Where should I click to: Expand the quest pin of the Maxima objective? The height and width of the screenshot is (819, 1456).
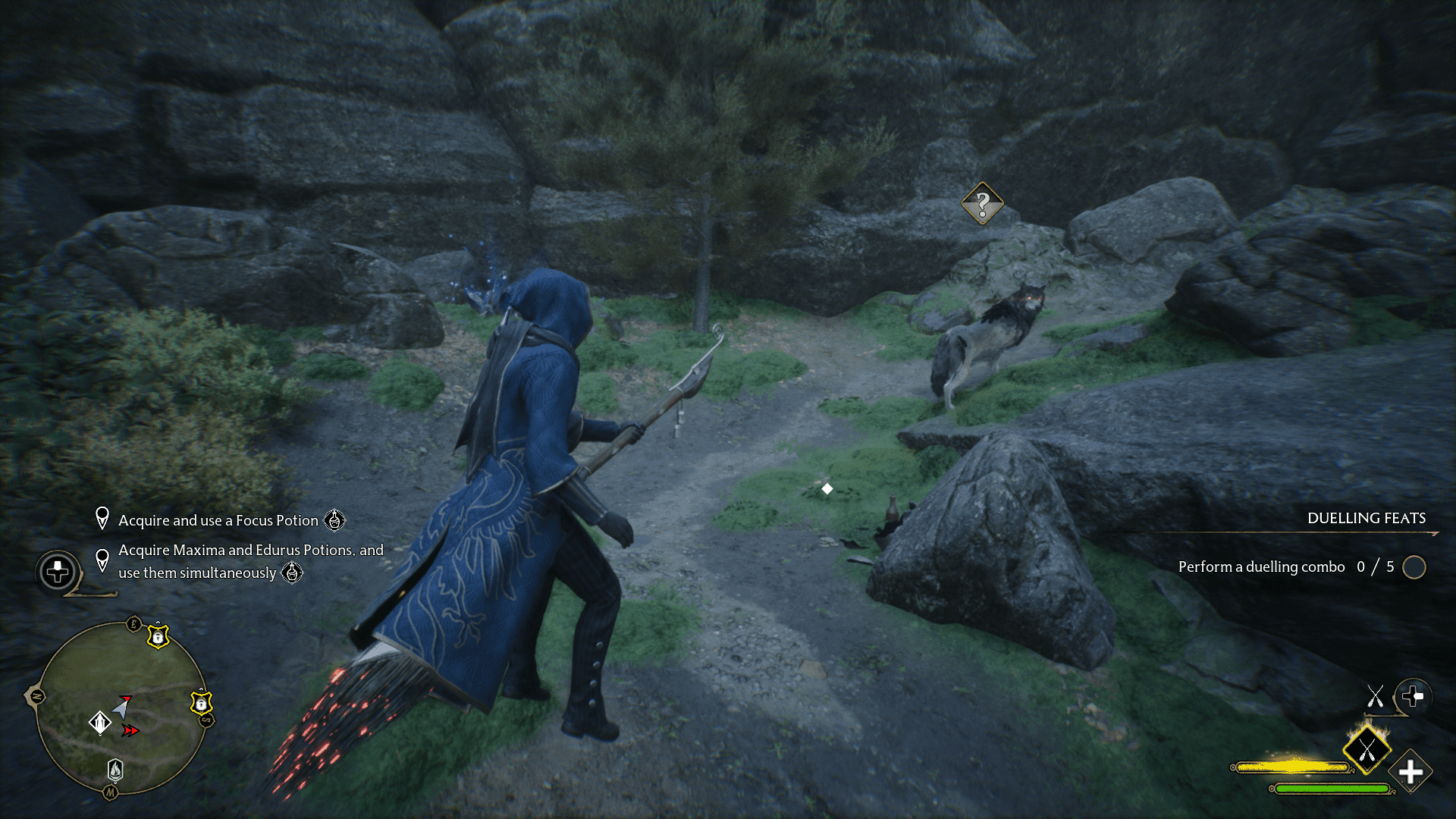pyautogui.click(x=103, y=561)
